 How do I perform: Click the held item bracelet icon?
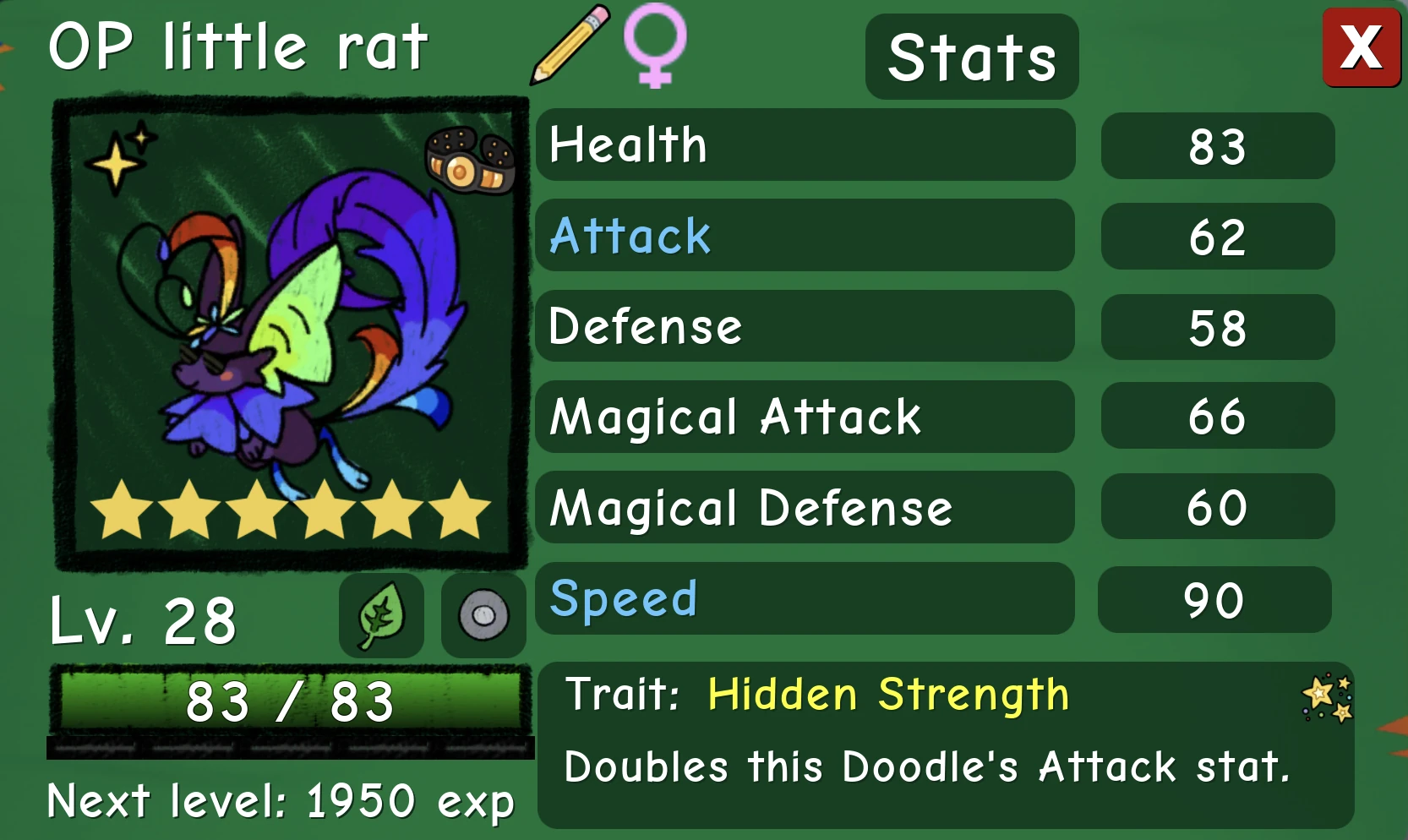coord(470,157)
